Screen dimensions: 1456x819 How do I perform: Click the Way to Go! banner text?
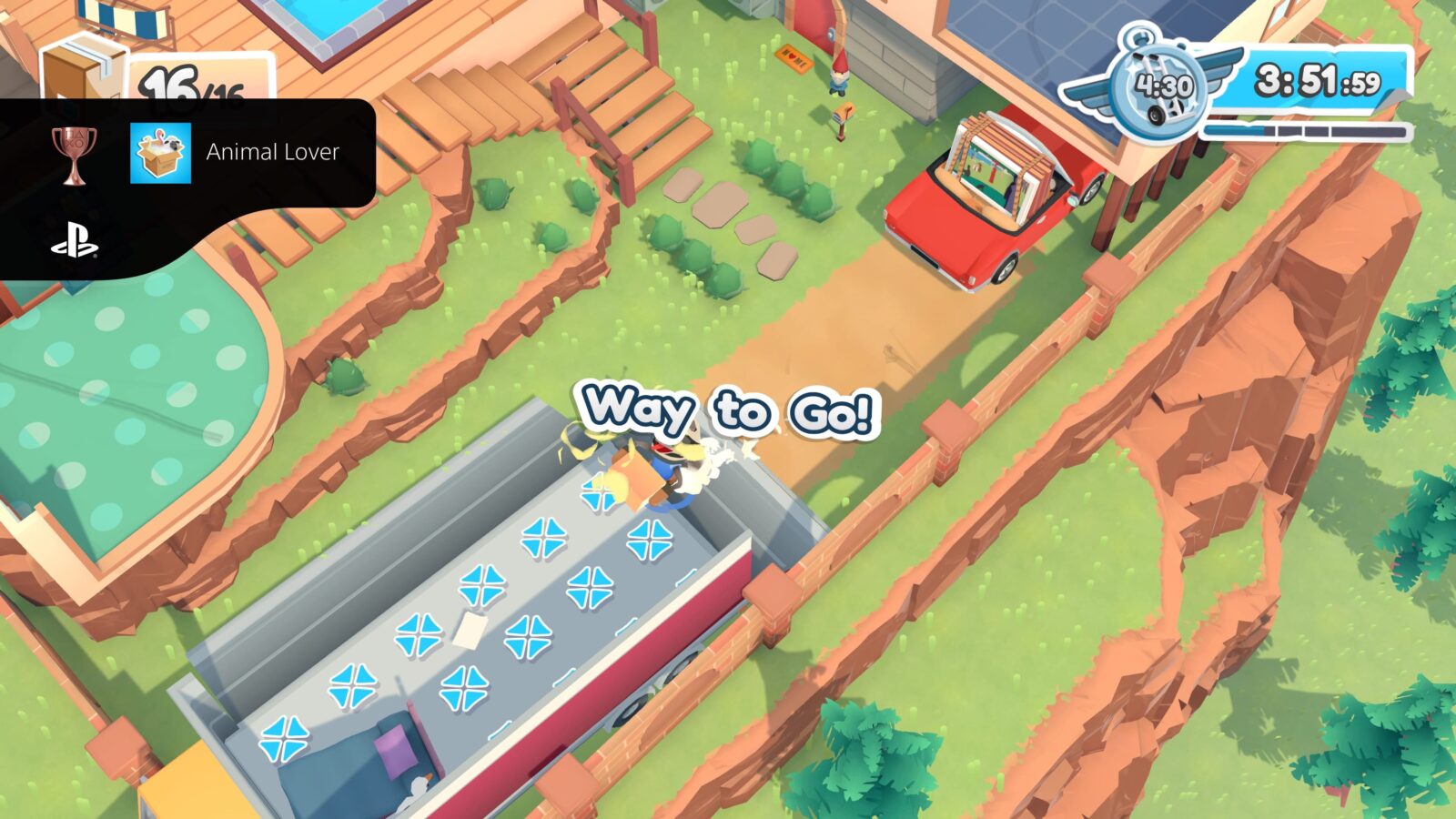(728, 411)
